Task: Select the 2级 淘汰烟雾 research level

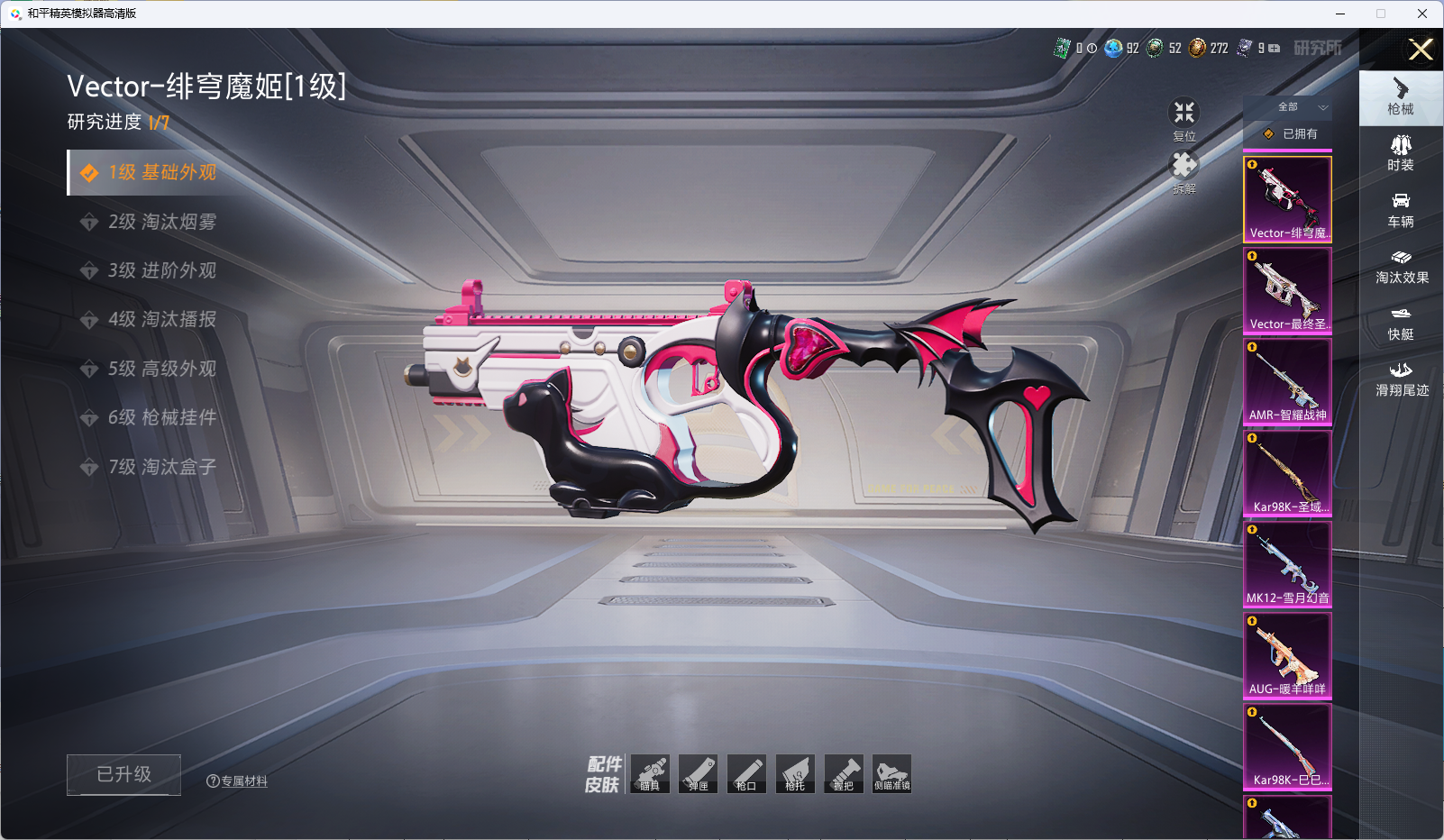Action: tap(162, 222)
